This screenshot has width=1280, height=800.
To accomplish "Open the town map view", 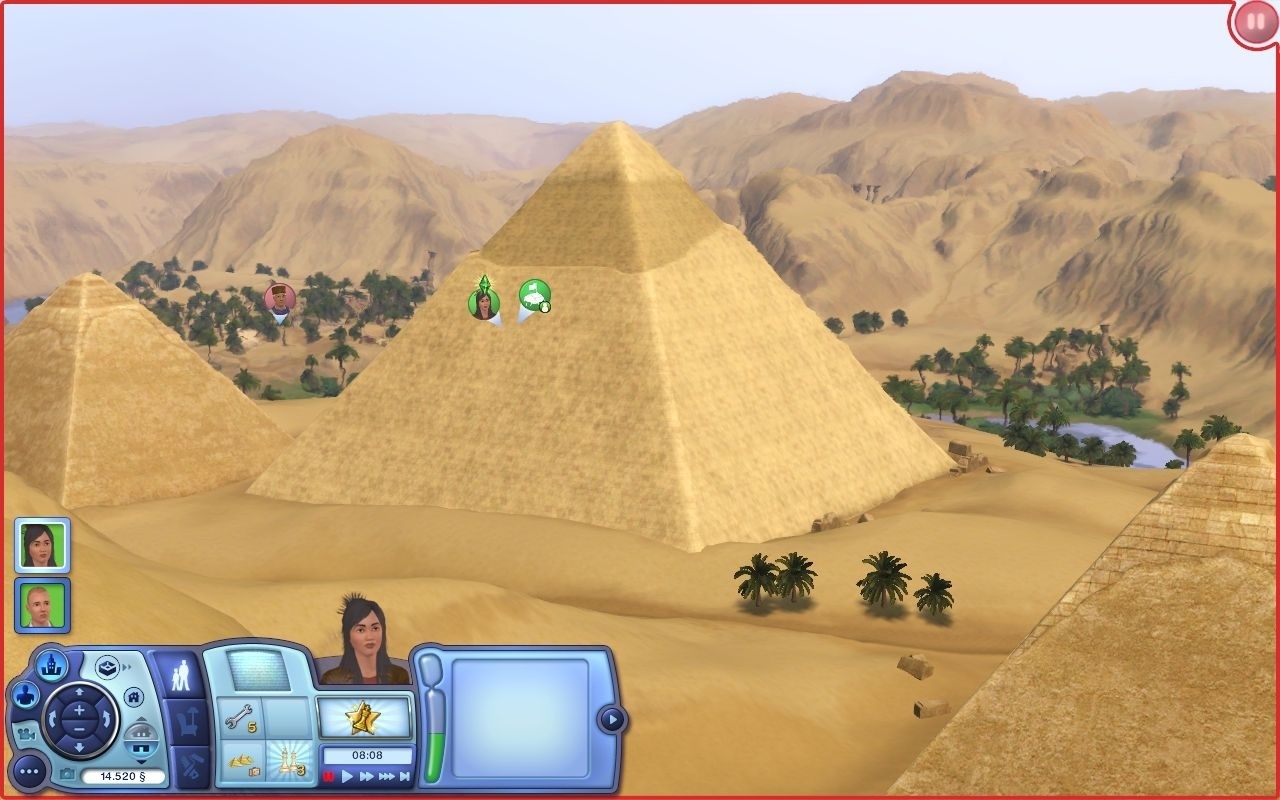I will pyautogui.click(x=53, y=666).
